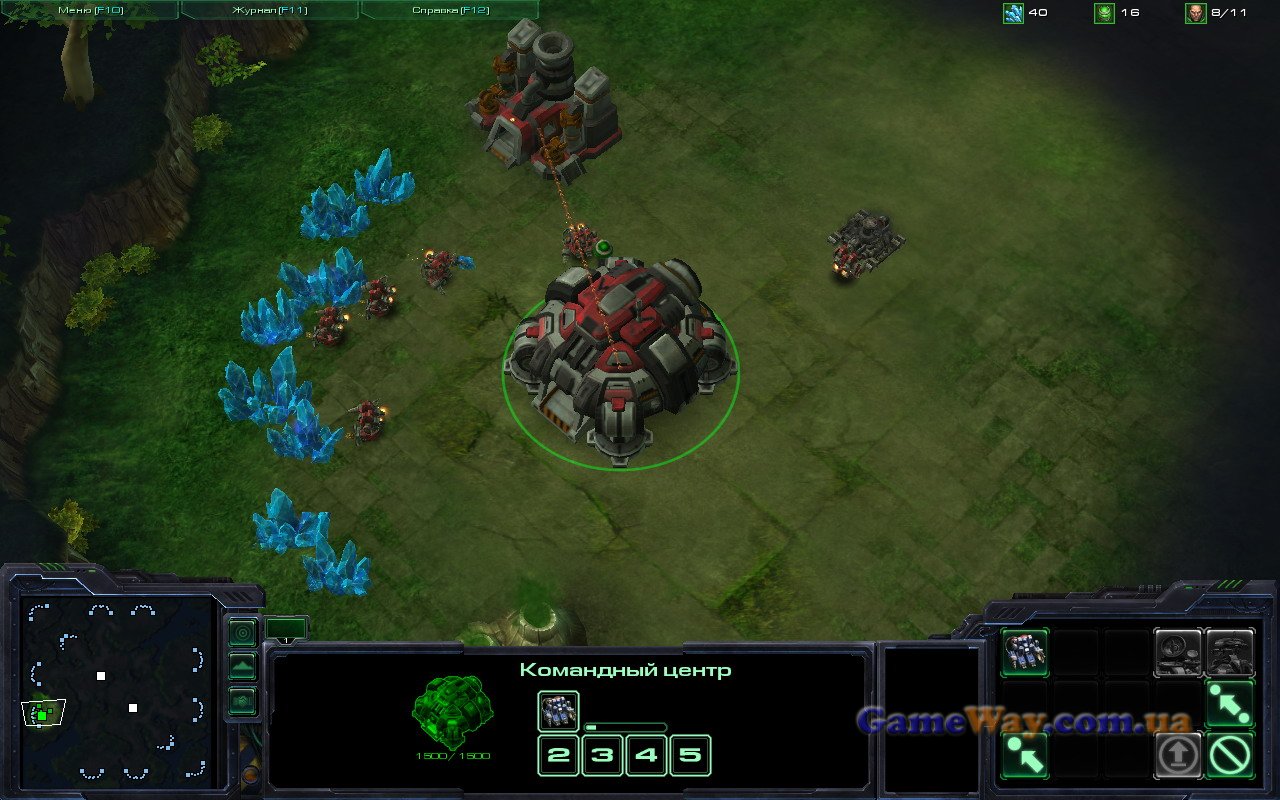This screenshot has width=1280, height=800.
Task: Train an SCV from the command card
Action: (1025, 653)
